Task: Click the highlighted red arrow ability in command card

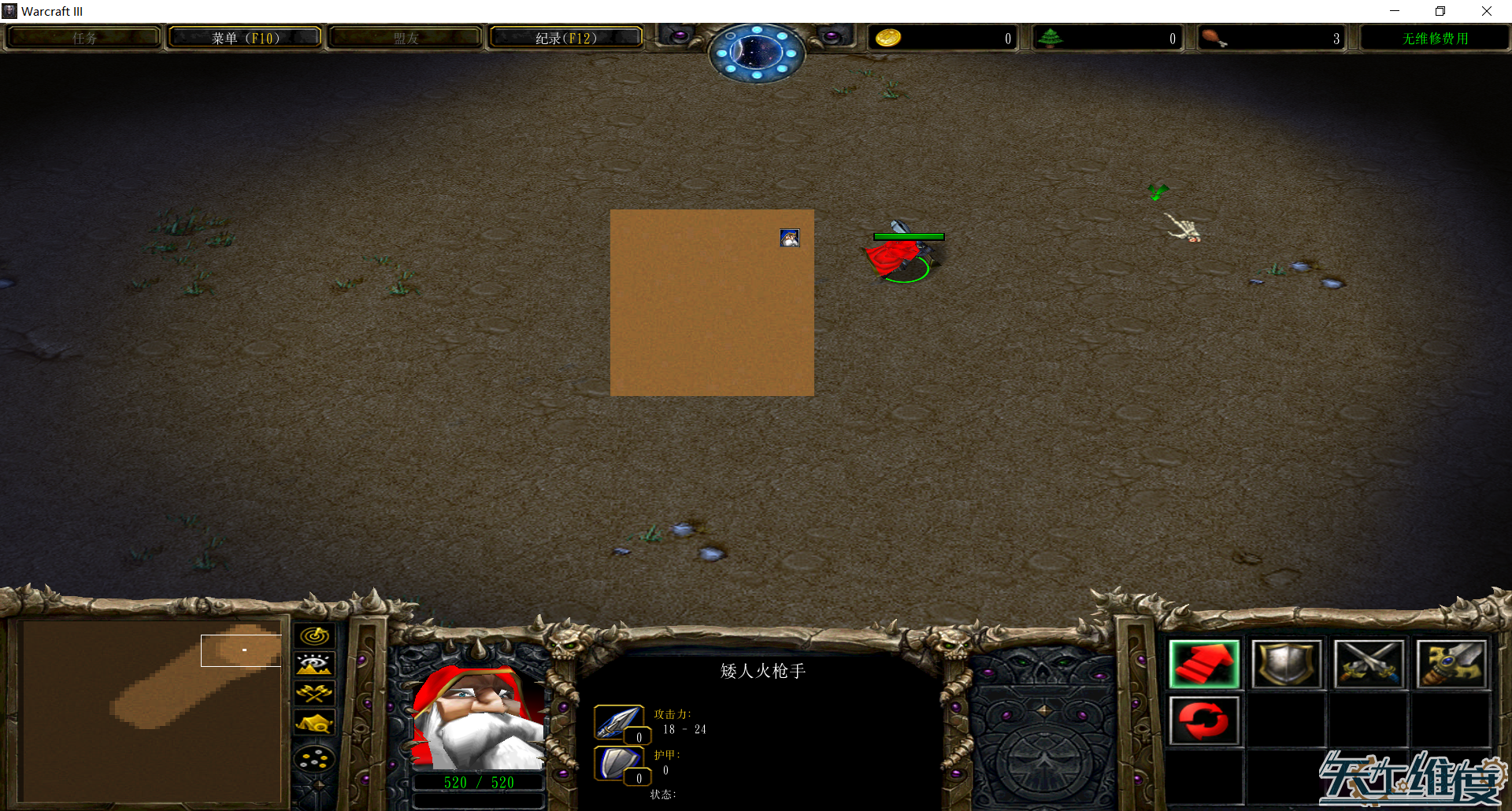Action: (x=1204, y=663)
